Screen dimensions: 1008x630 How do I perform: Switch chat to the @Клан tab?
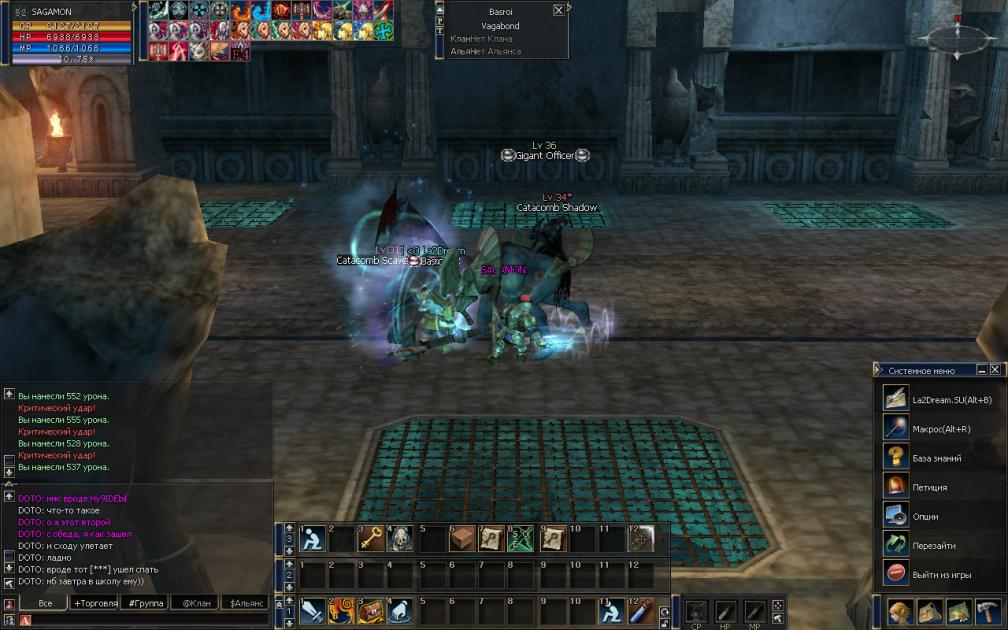click(x=196, y=603)
